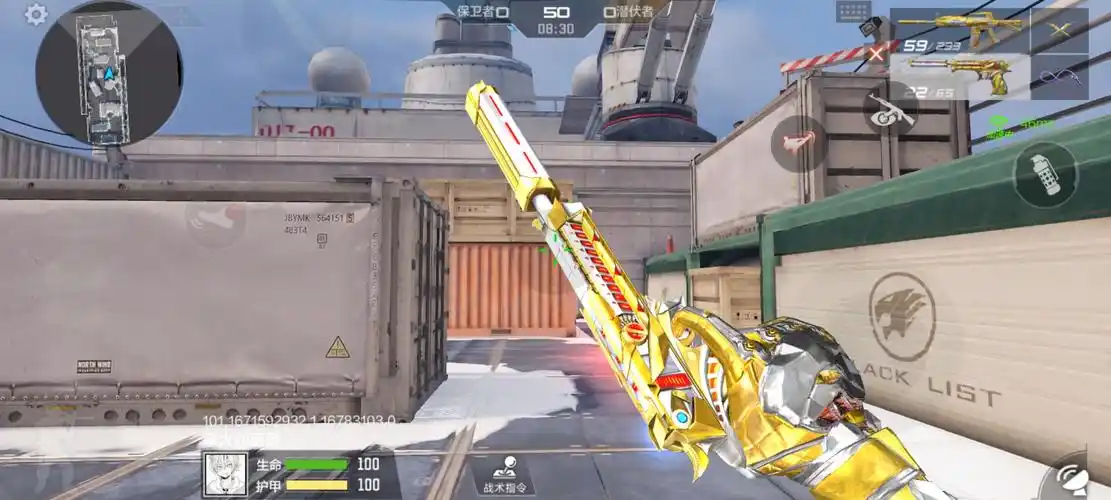Open the keyboard chat icon
This screenshot has width=1111, height=500.
coord(853,11)
